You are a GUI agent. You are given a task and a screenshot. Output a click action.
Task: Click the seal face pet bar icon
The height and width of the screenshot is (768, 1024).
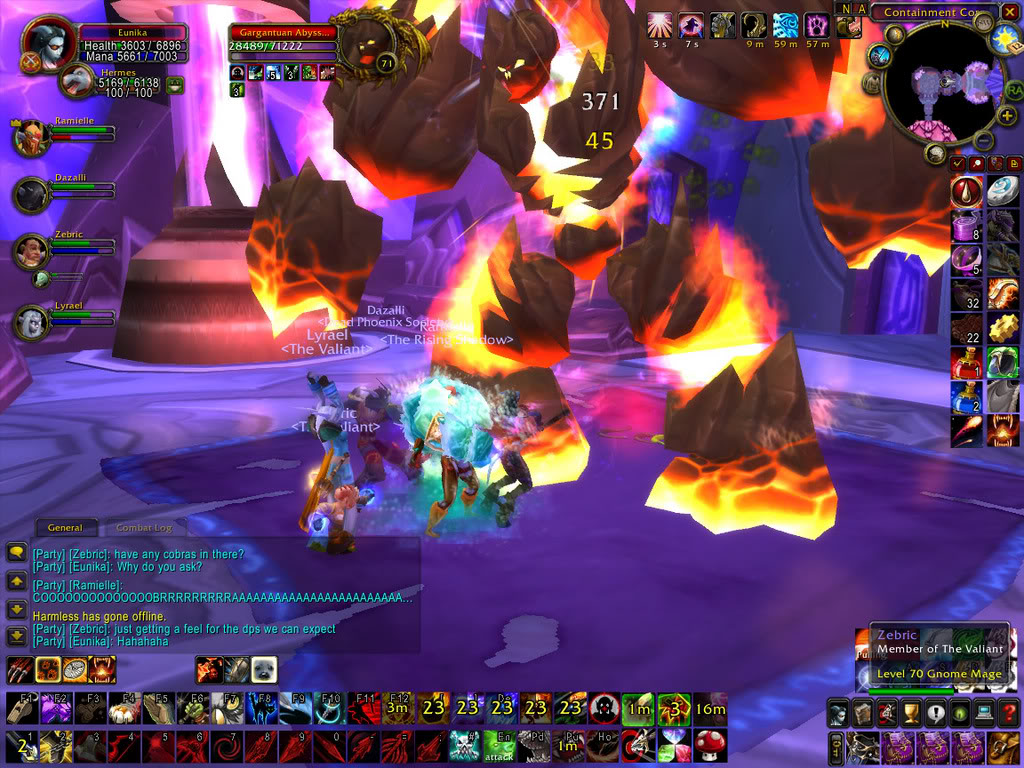point(263,669)
